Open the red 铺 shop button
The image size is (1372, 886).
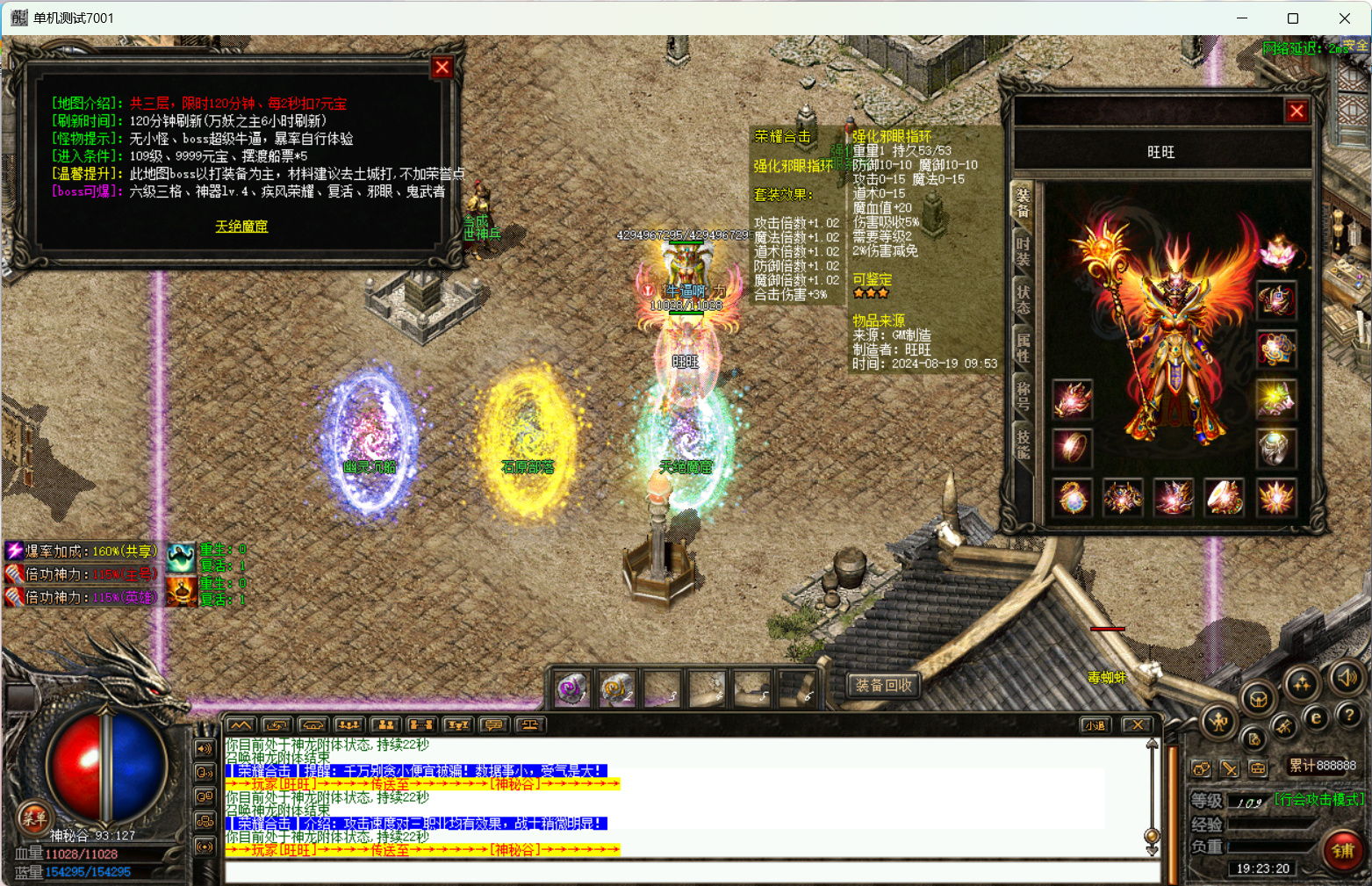pos(1343,851)
